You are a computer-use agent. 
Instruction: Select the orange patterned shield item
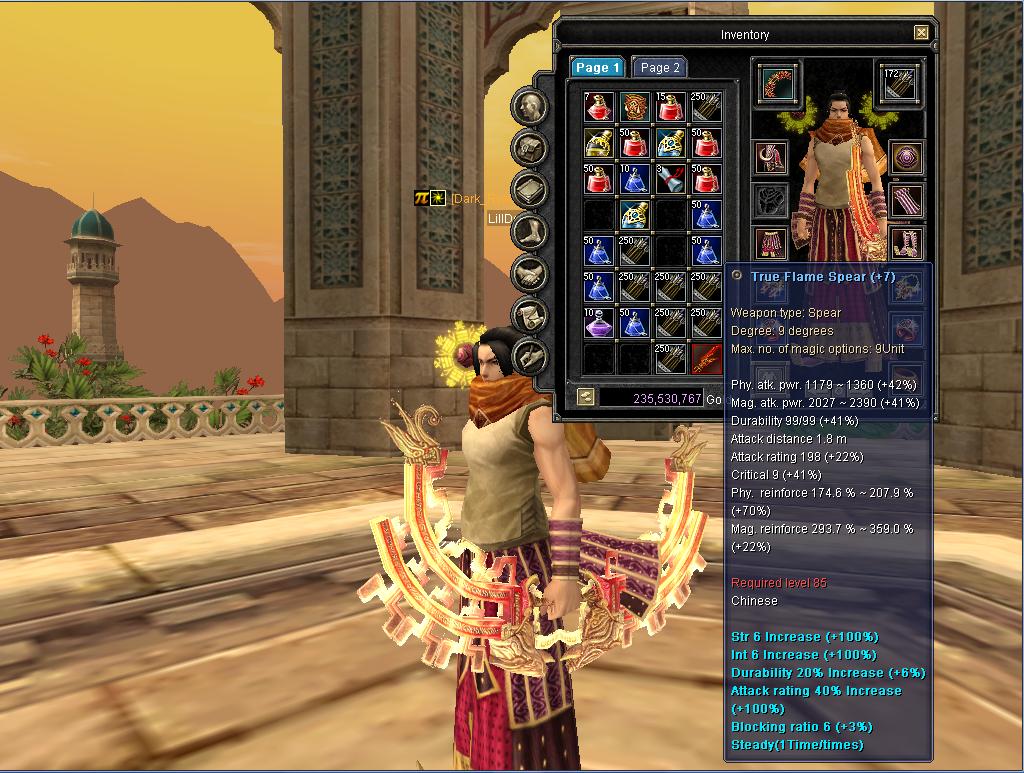[x=634, y=105]
